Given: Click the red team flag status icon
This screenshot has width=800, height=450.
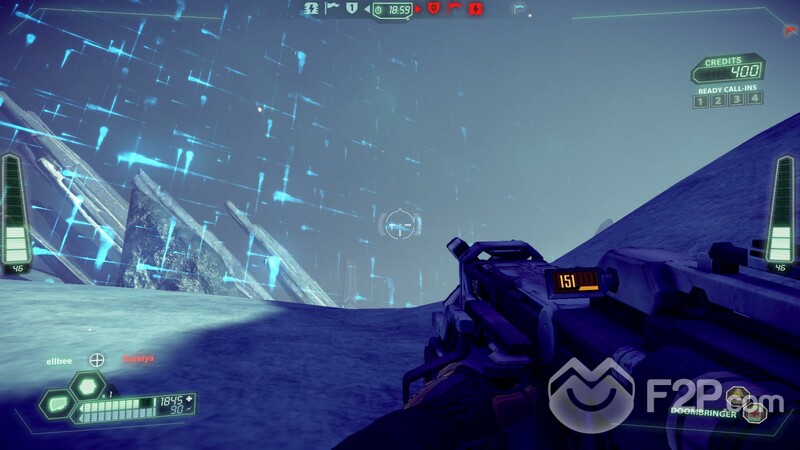Looking at the screenshot, I should coord(454,8).
